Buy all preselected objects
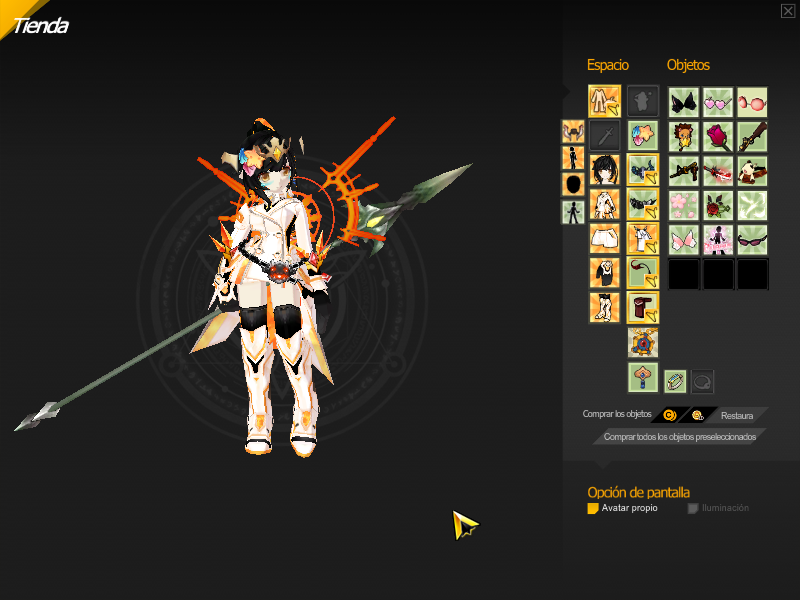This screenshot has width=800, height=600. click(680, 436)
